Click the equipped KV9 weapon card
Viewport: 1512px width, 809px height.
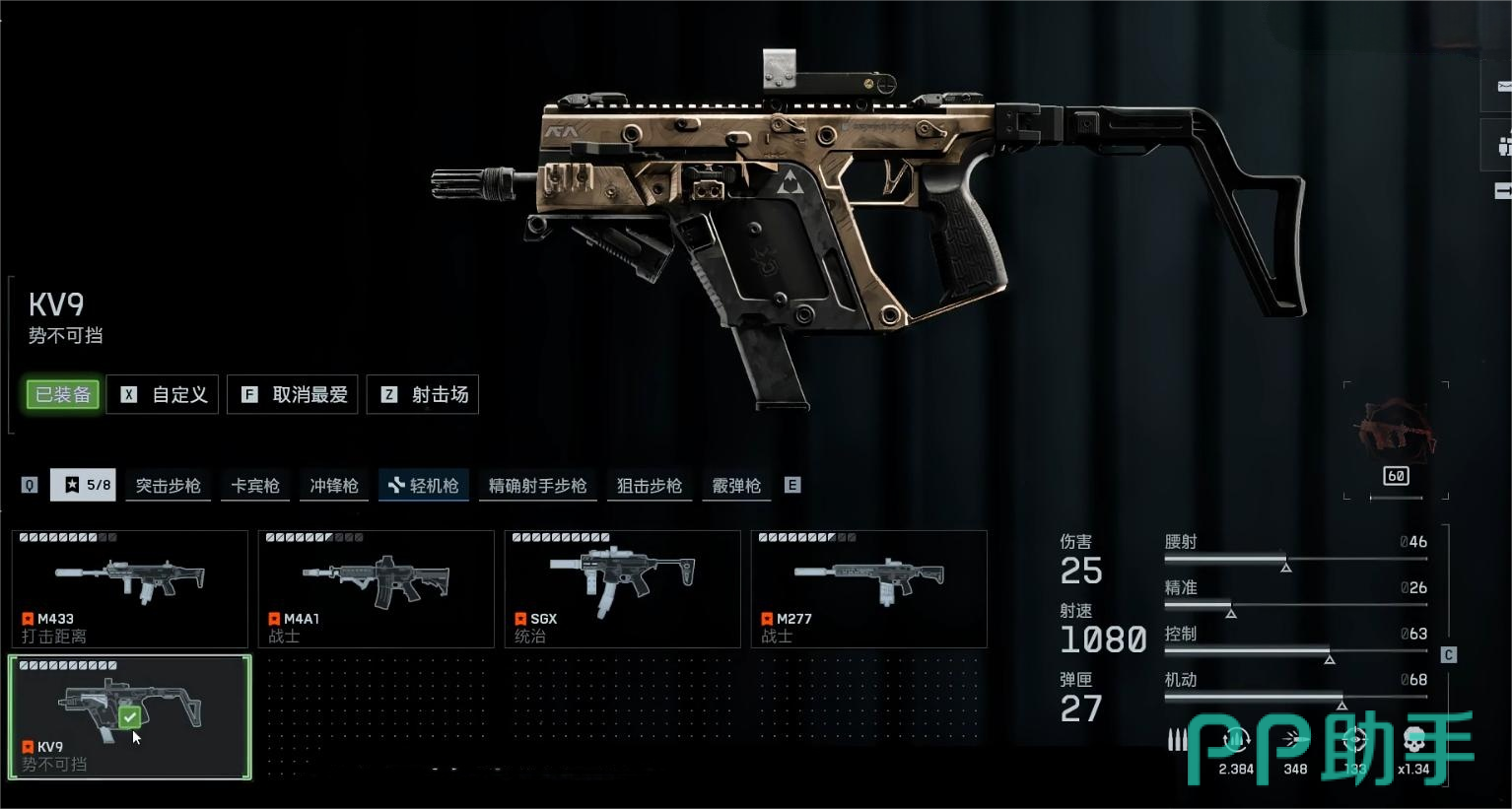pyautogui.click(x=129, y=716)
